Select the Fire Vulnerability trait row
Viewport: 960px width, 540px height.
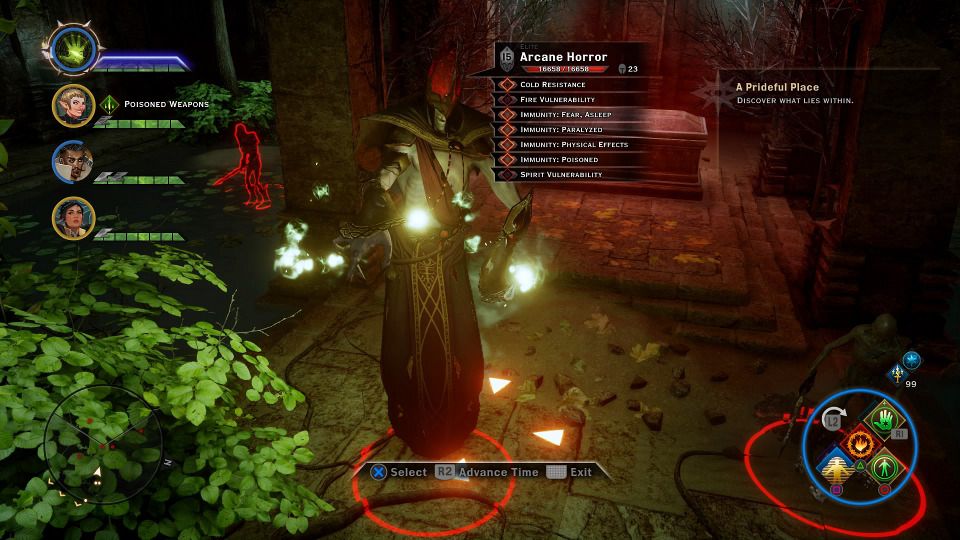556,100
